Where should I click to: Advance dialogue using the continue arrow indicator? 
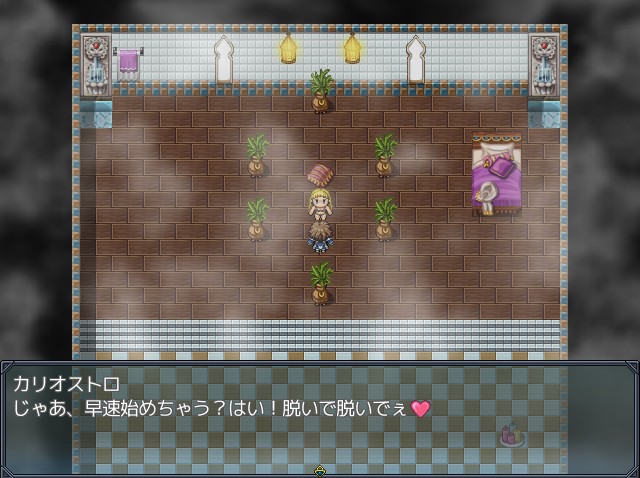[320, 469]
